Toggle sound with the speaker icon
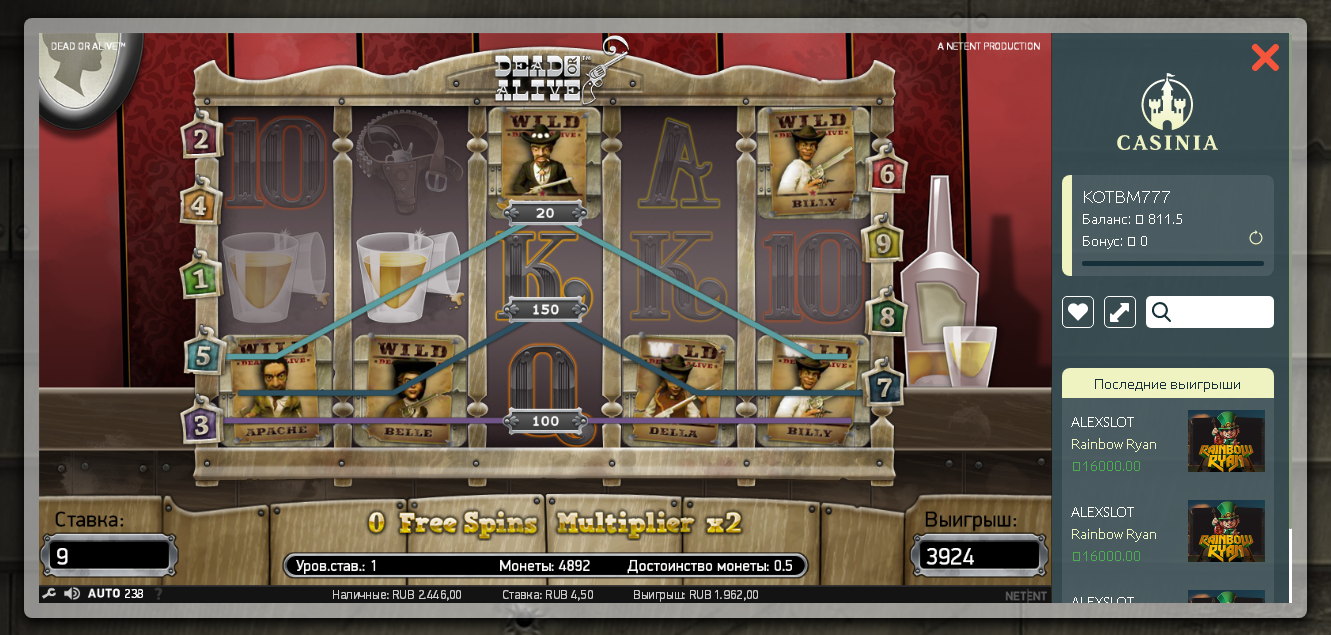Image resolution: width=1331 pixels, height=635 pixels. pos(72,594)
